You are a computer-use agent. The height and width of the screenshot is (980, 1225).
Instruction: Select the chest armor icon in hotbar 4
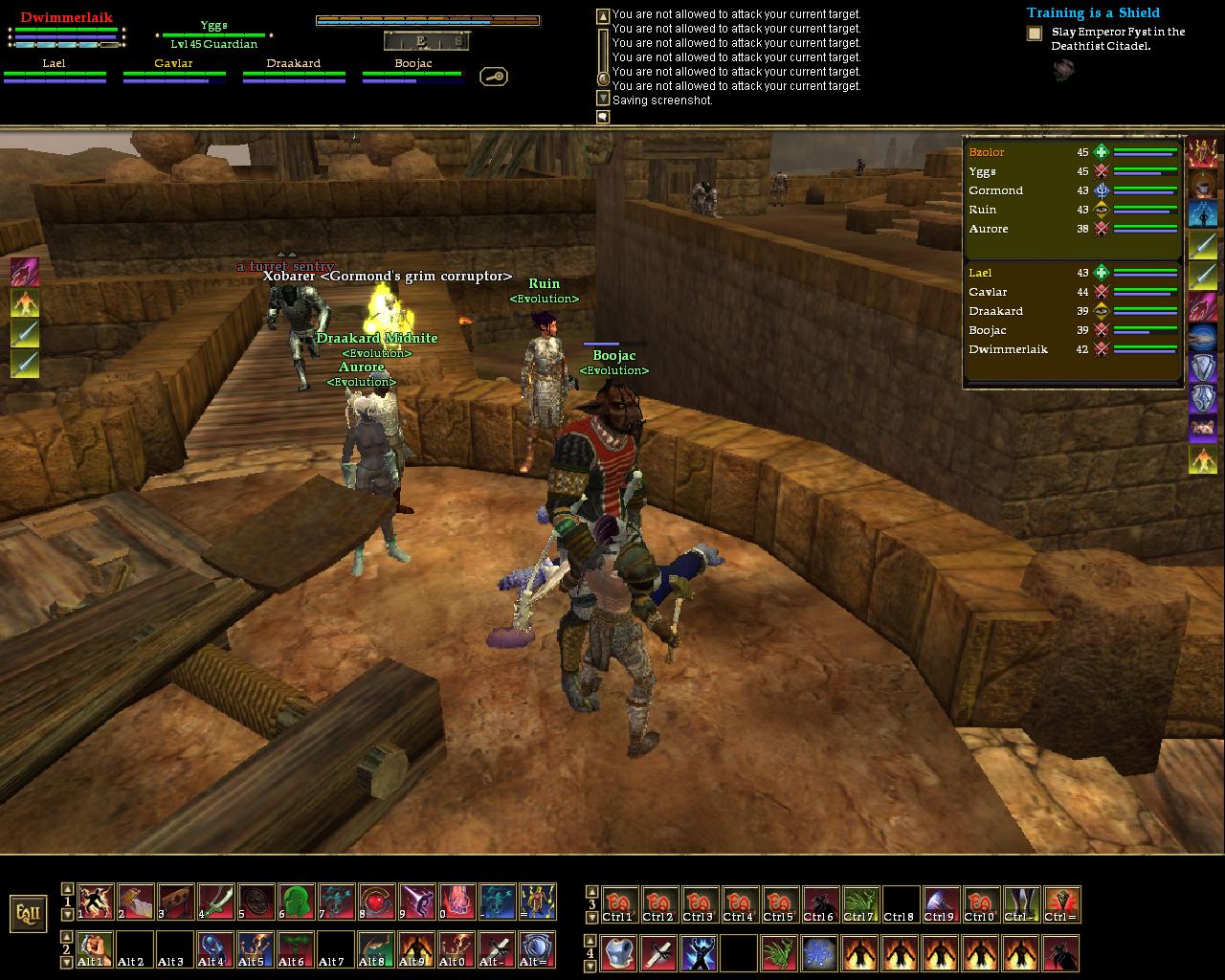point(619,953)
